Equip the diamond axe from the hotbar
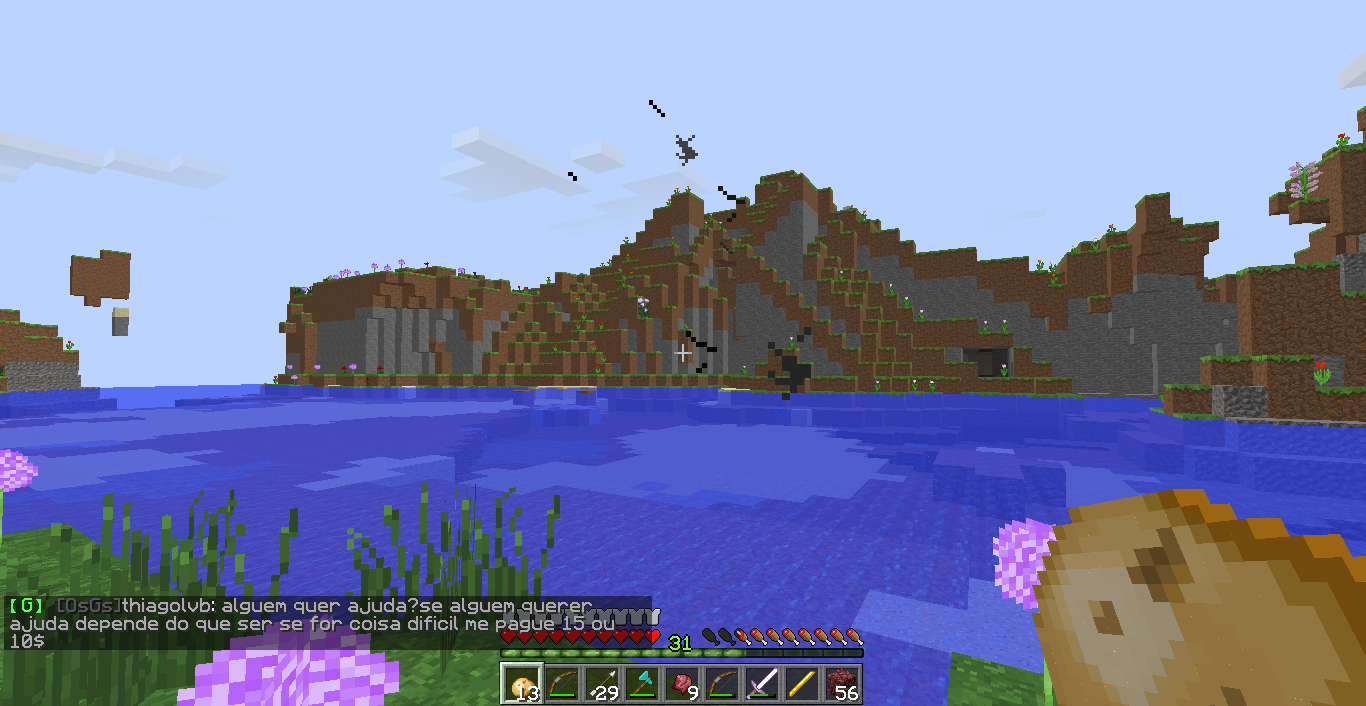 pos(641,685)
